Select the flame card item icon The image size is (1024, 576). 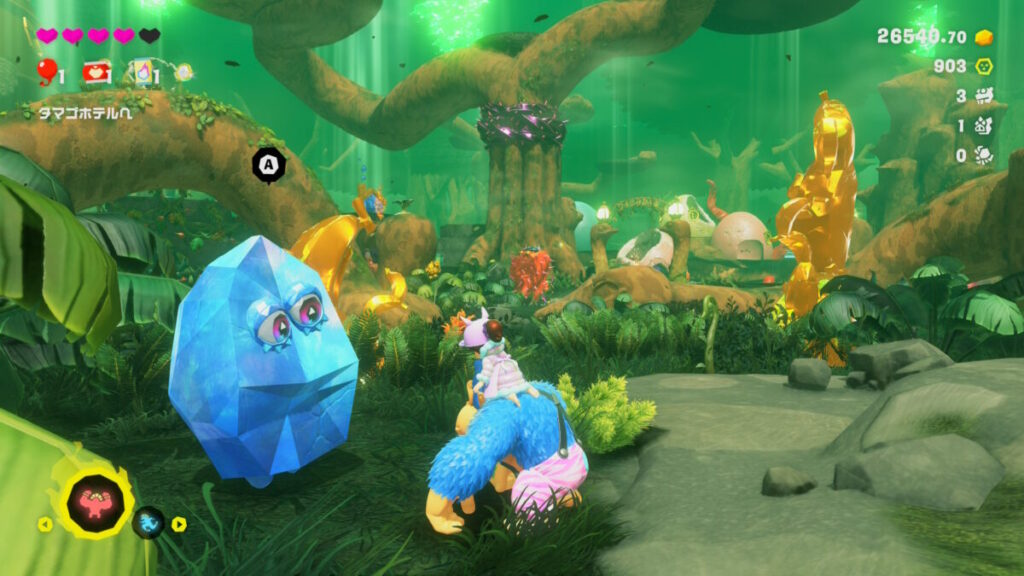click(x=140, y=71)
